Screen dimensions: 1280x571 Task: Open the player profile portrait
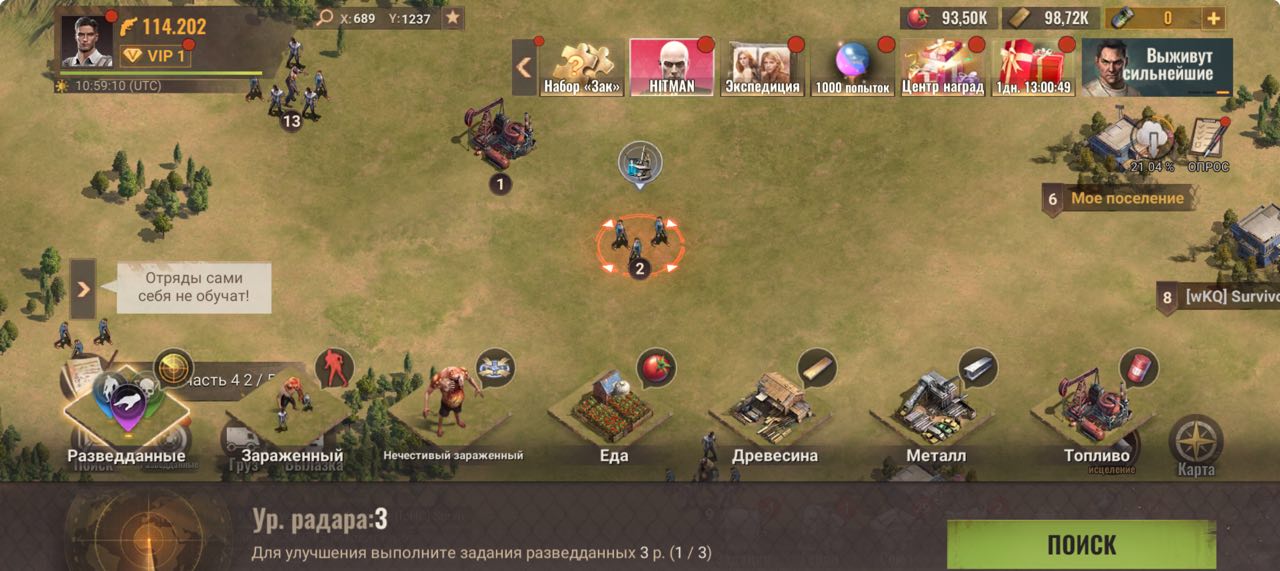(87, 42)
